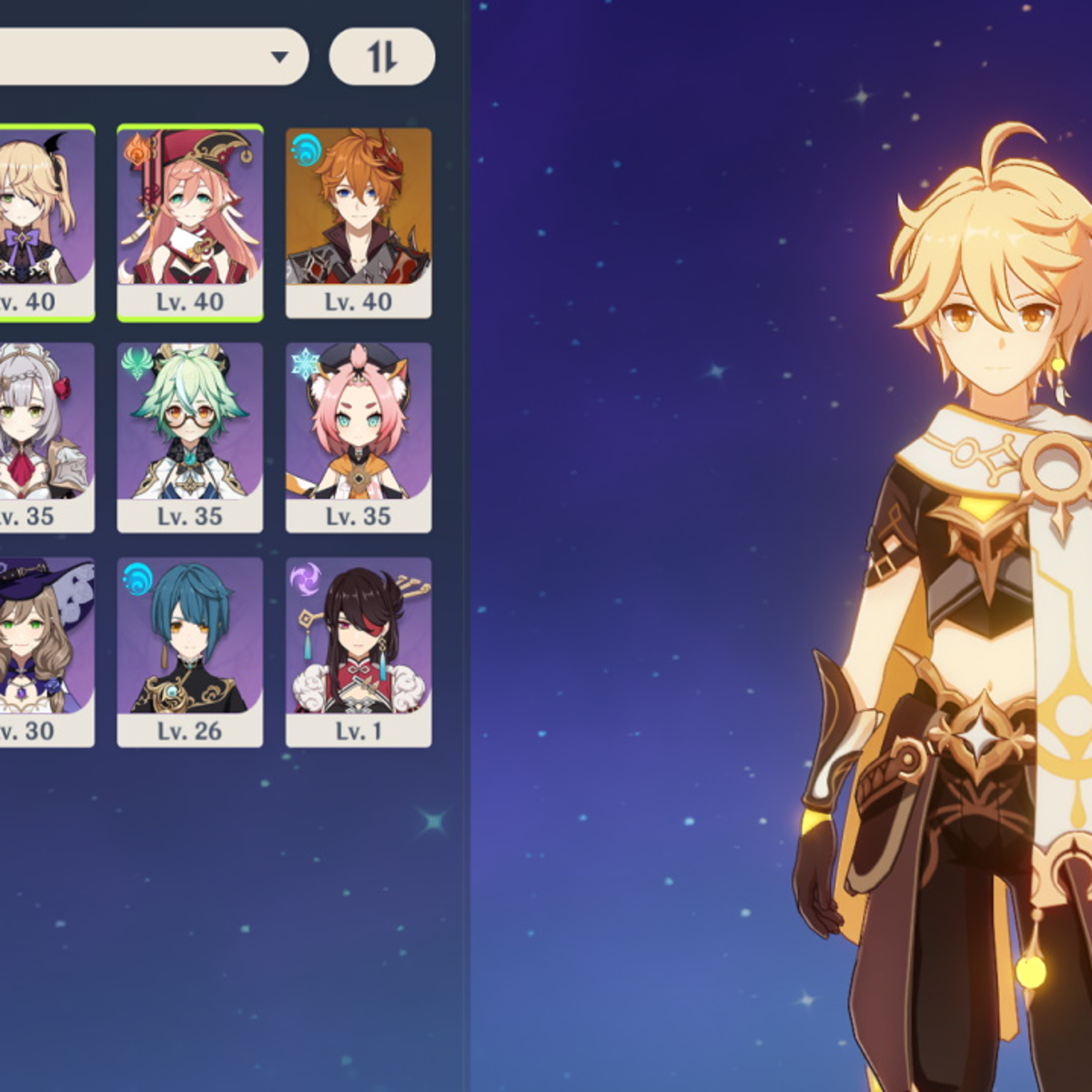The width and height of the screenshot is (1092, 1092).
Task: Select Beidou's level 1 character card
Action: click(359, 650)
